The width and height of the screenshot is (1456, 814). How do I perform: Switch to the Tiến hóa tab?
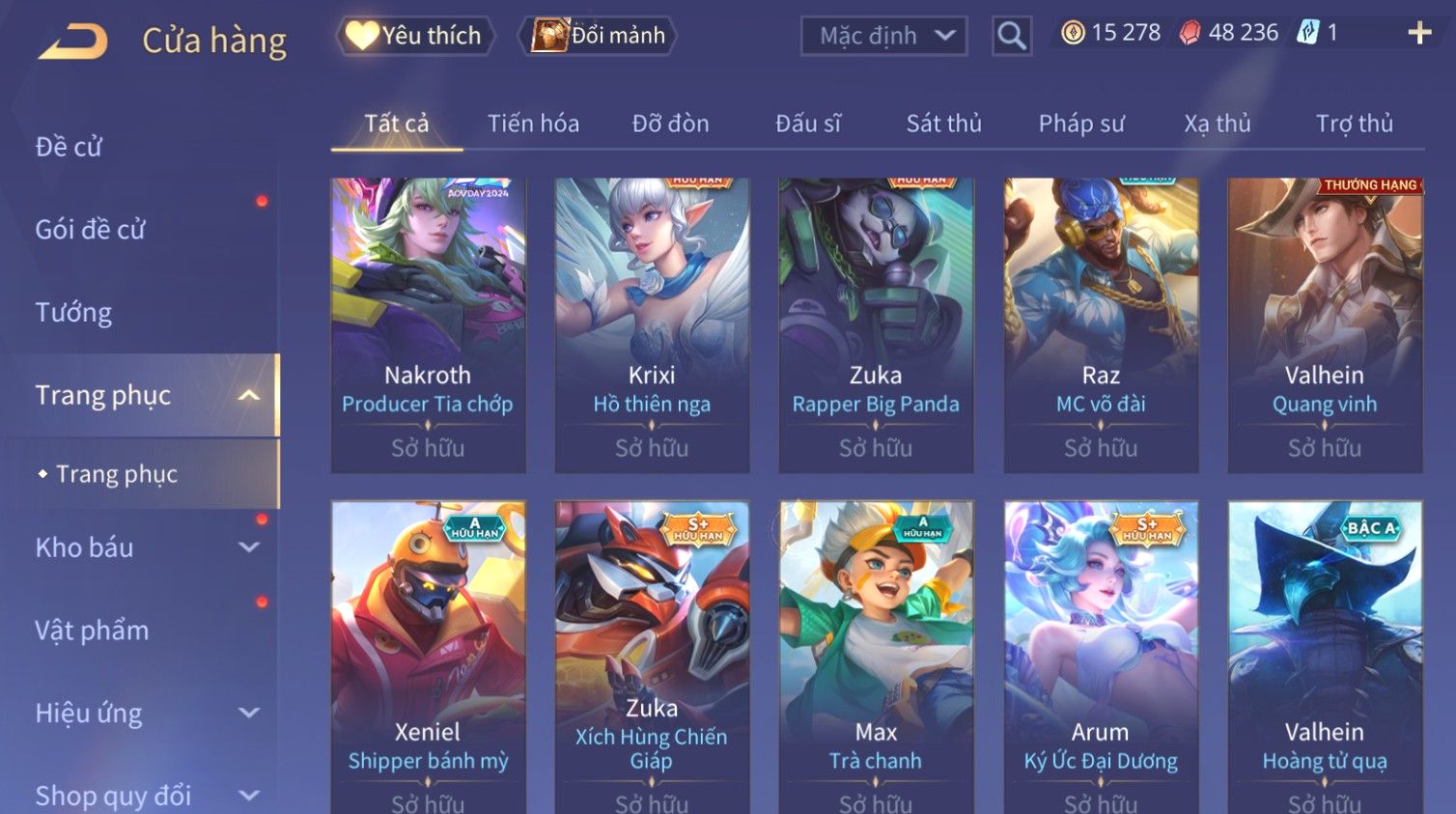coord(533,124)
